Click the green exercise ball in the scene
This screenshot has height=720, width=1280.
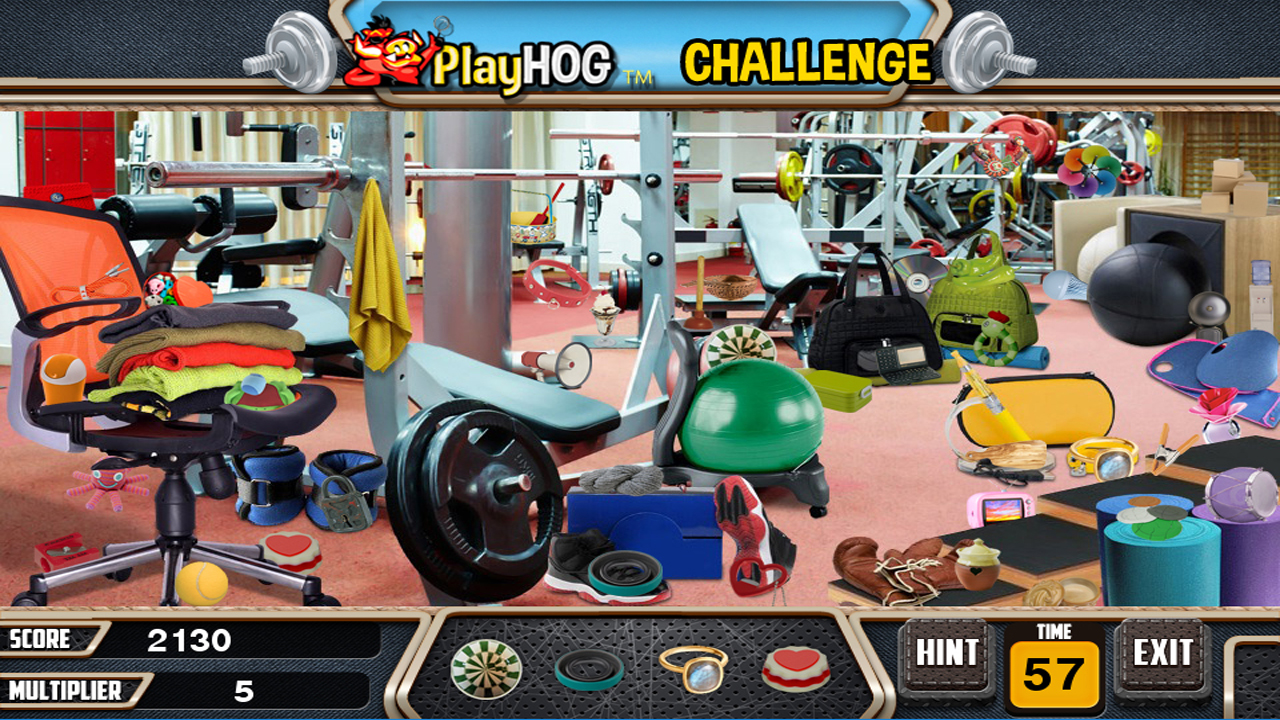tap(752, 415)
